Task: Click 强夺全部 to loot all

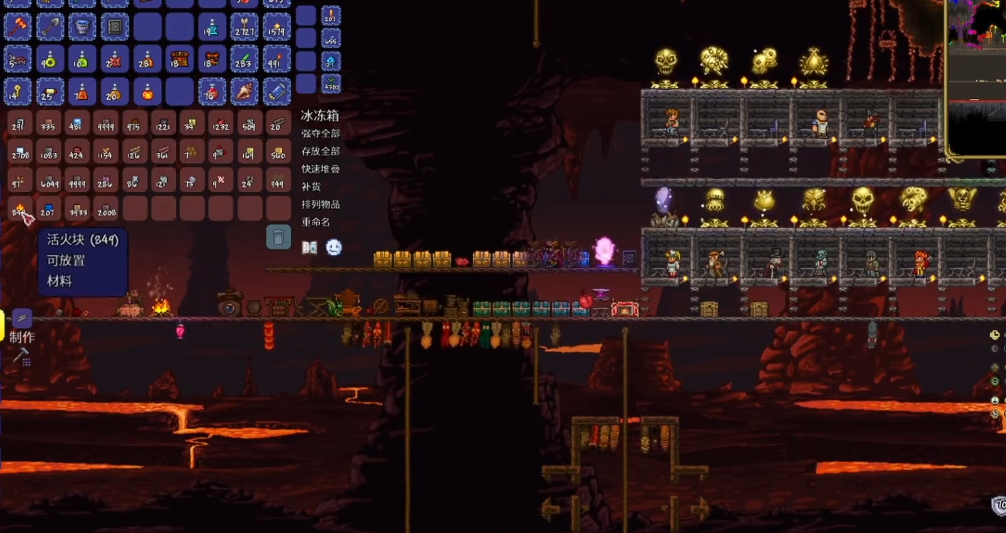Action: [321, 133]
